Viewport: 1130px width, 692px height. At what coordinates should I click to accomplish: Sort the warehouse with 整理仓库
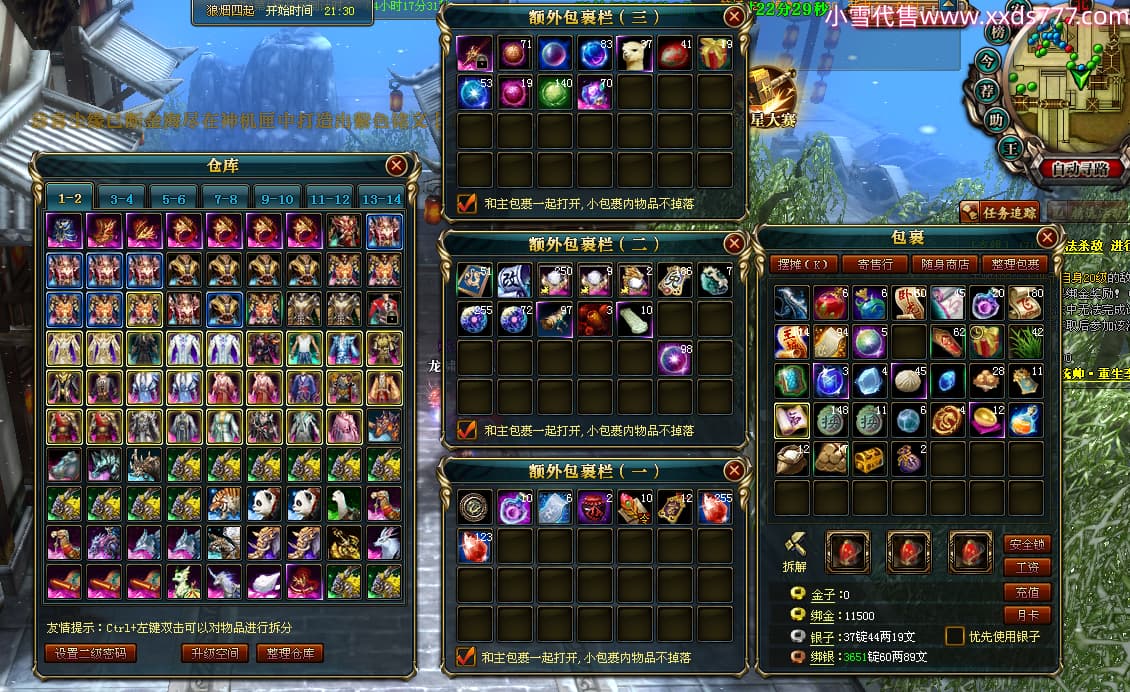[x=290, y=654]
